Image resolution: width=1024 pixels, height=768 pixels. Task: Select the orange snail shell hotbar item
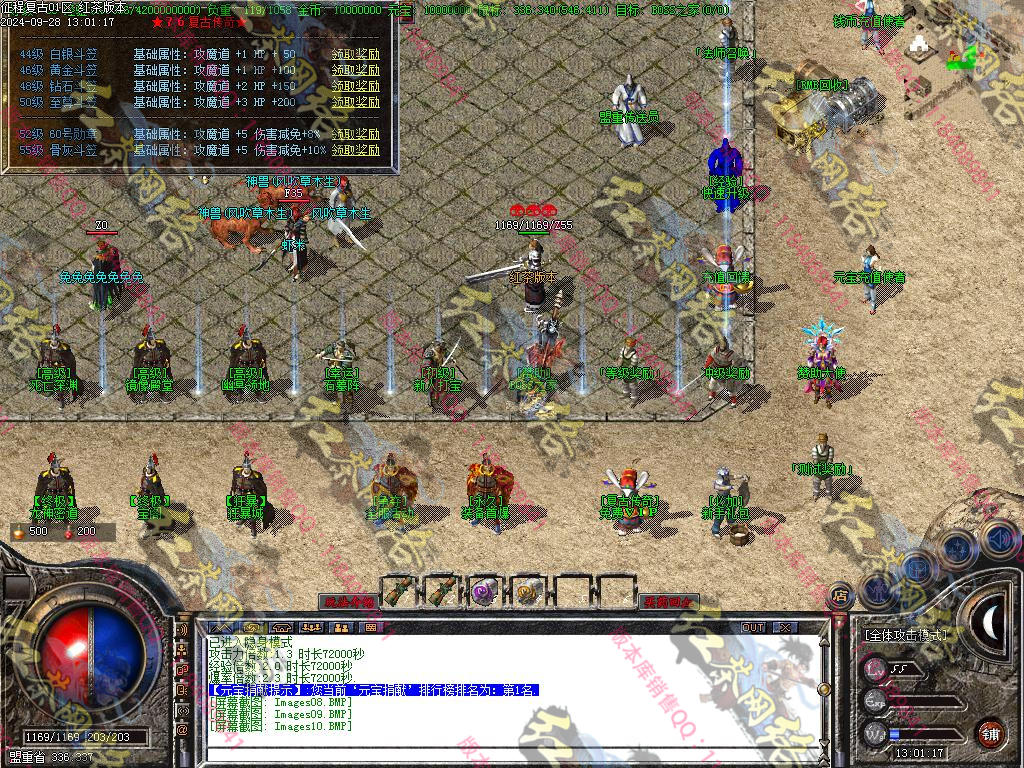tap(527, 591)
